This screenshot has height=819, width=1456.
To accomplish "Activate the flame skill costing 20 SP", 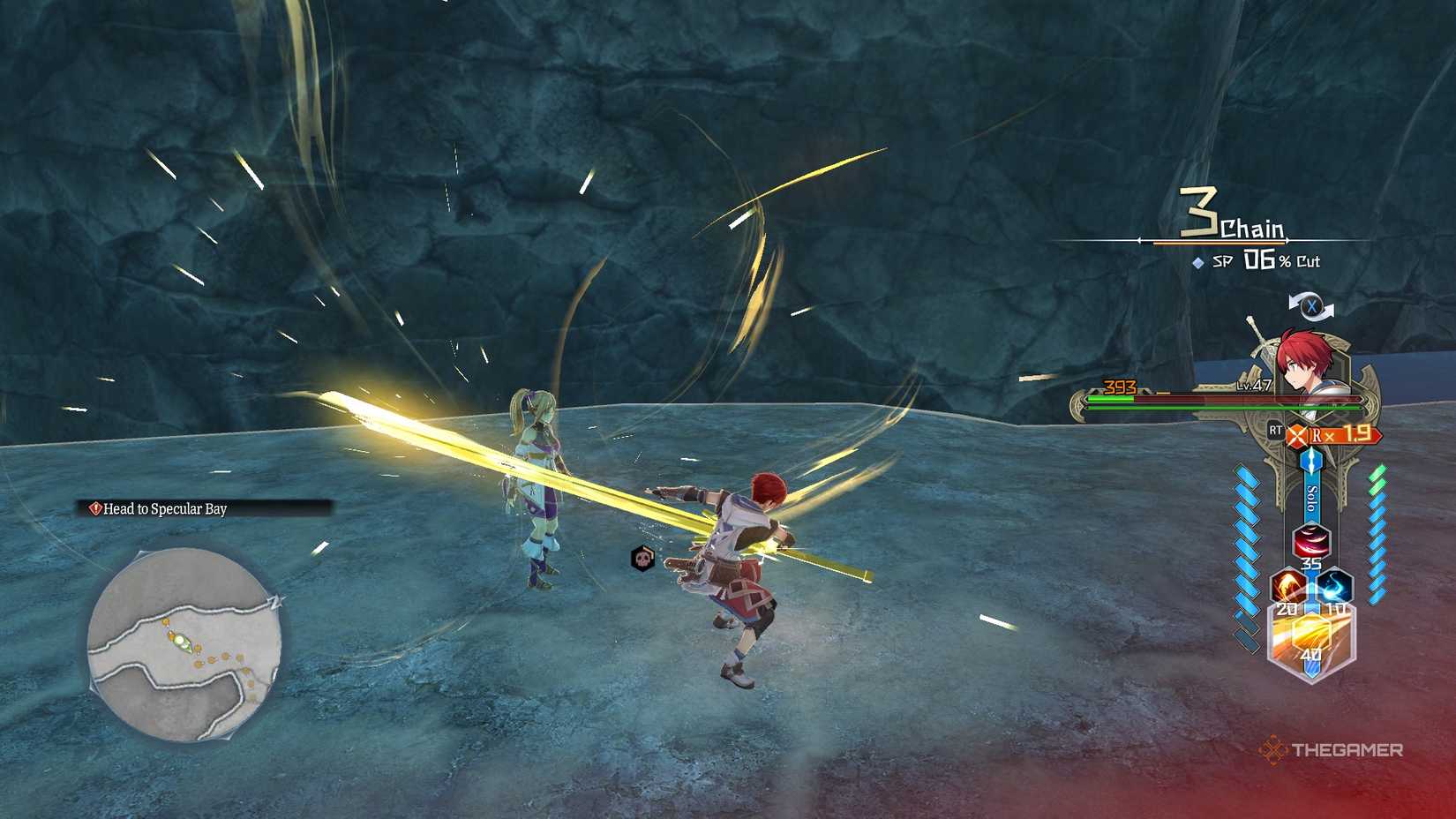I will coord(1287,585).
